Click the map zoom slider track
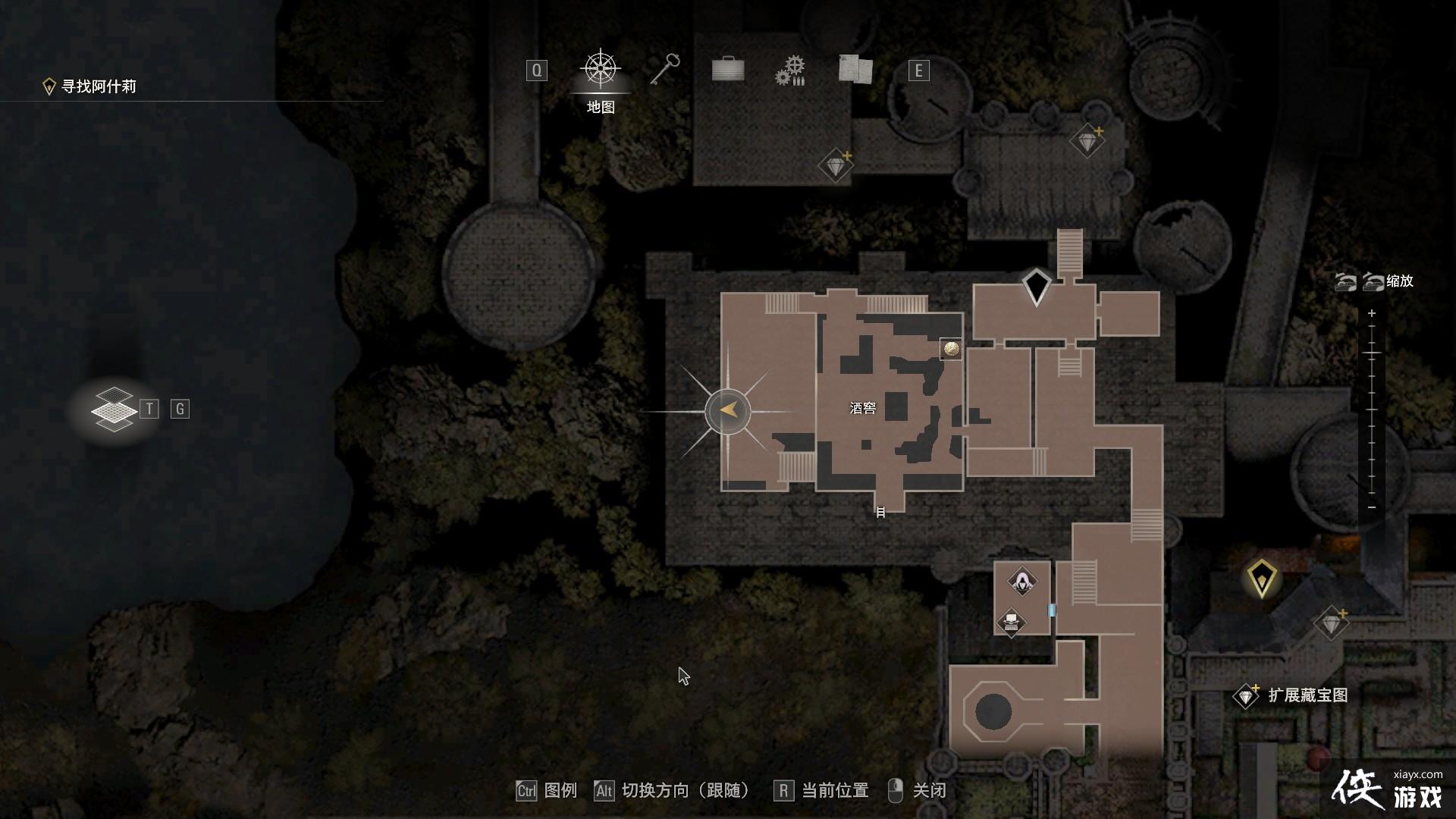The height and width of the screenshot is (819, 1456). click(1371, 409)
